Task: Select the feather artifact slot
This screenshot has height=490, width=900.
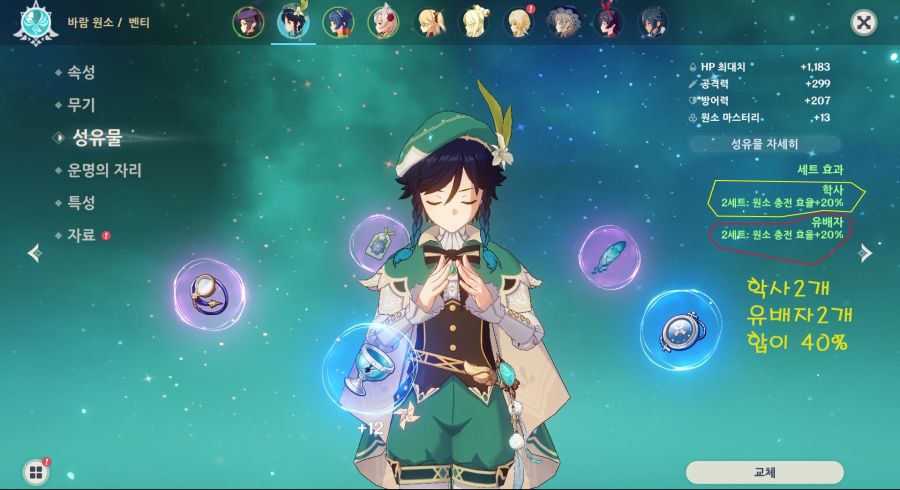Action: tap(609, 259)
